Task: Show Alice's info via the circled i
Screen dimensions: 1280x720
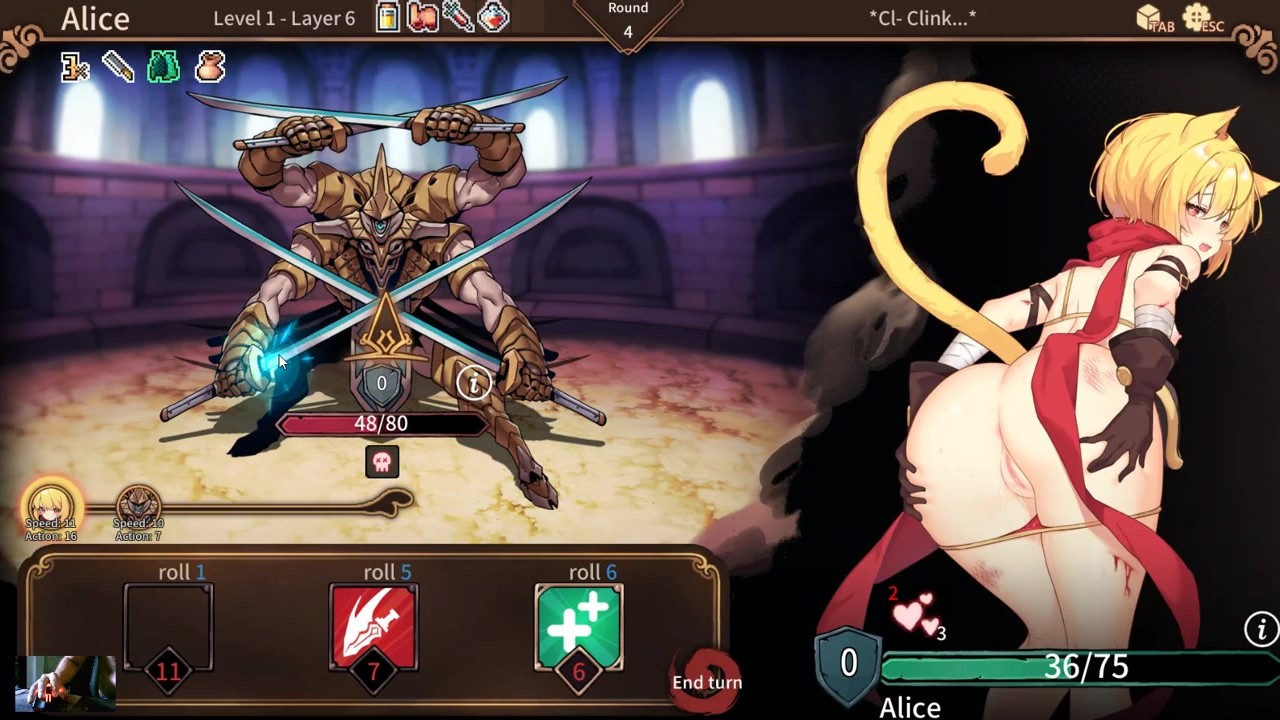Action: coord(1261,629)
